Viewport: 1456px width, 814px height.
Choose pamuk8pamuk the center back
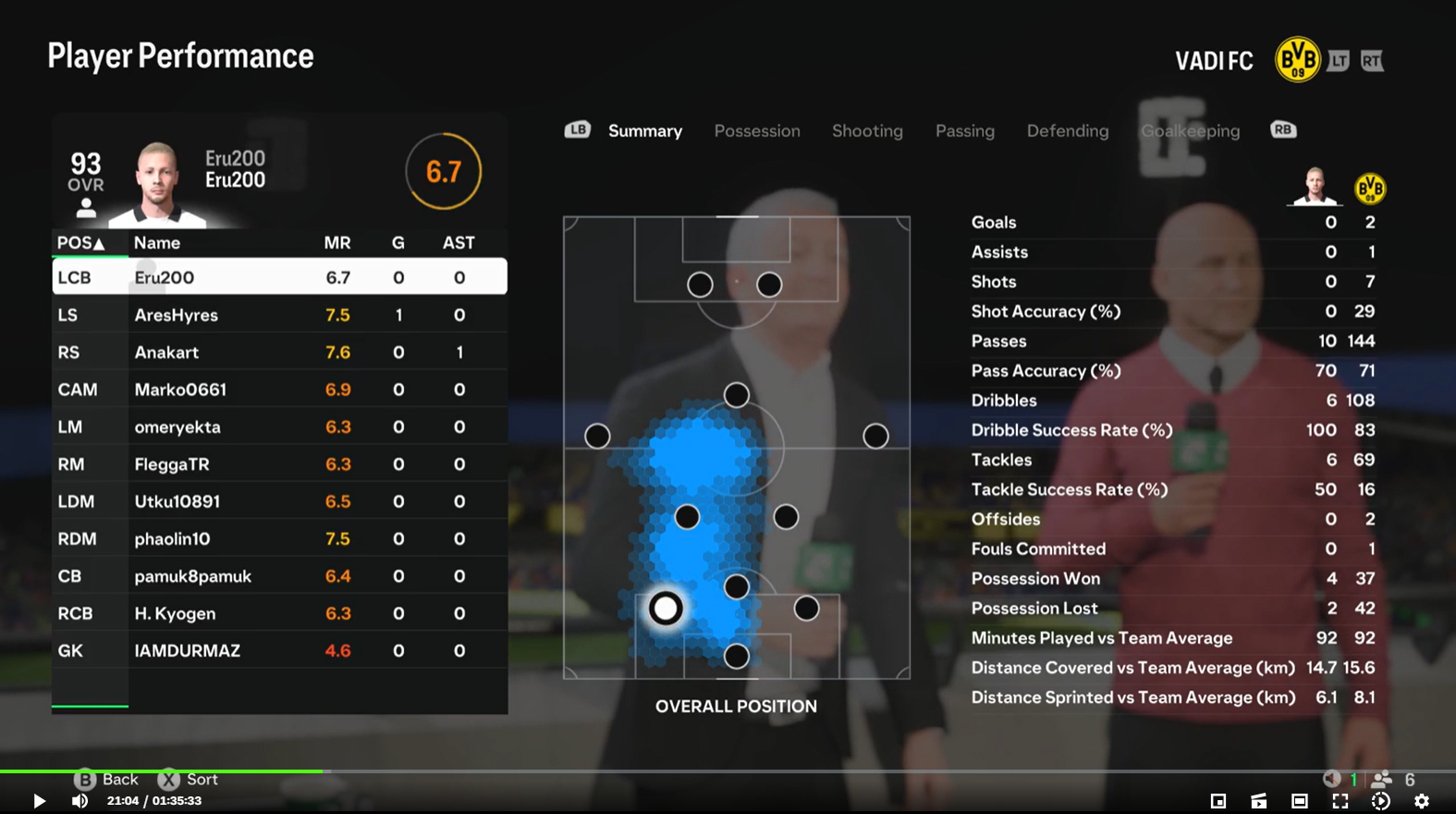click(x=279, y=576)
